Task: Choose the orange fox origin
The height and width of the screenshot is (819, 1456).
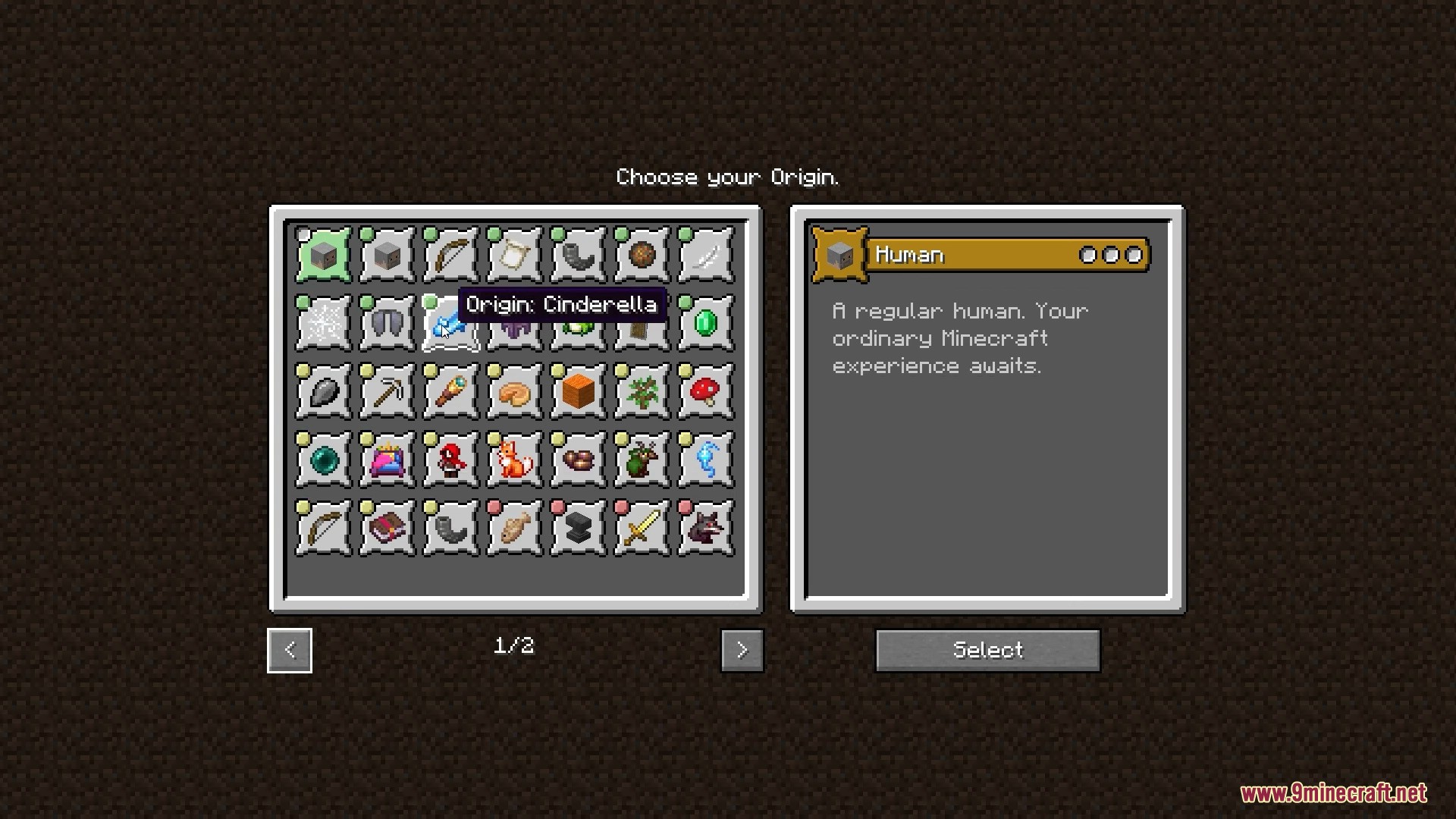Action: pyautogui.click(x=514, y=460)
